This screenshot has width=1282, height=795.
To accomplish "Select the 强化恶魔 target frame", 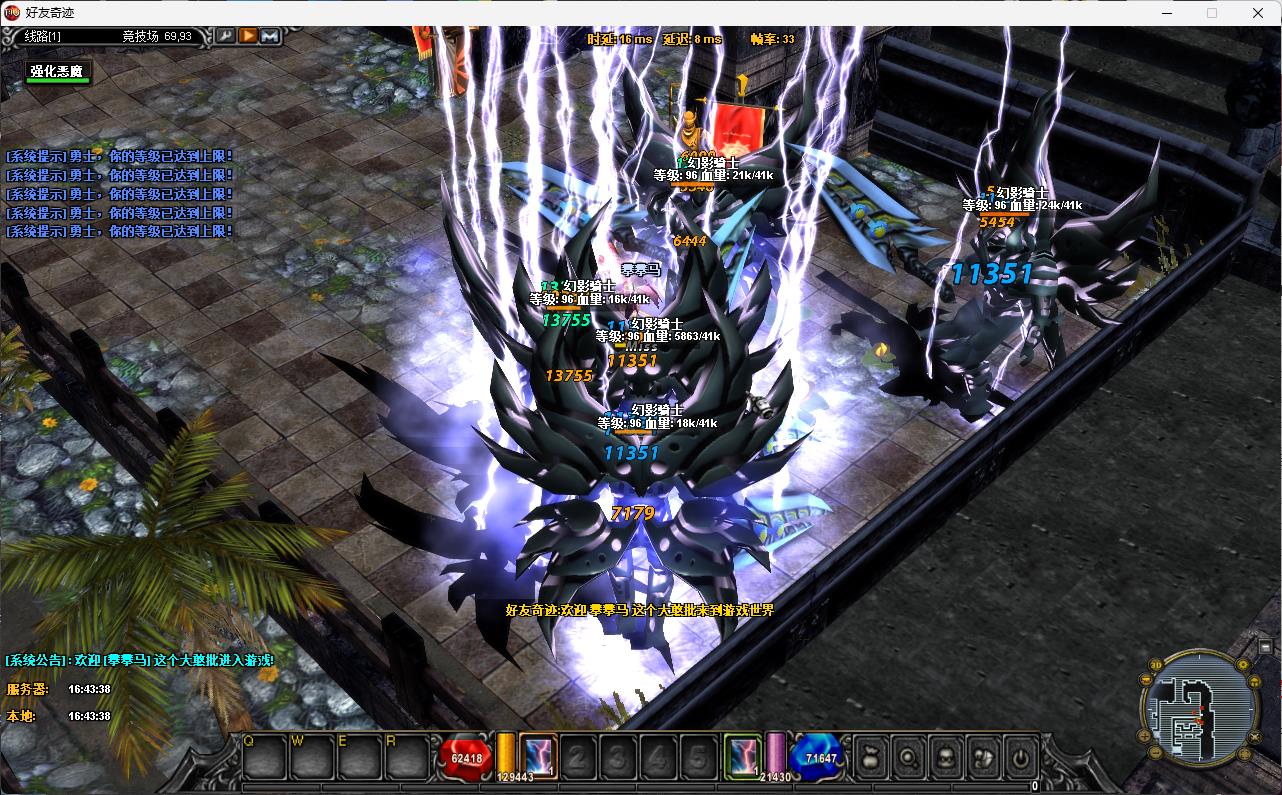I will tap(59, 72).
